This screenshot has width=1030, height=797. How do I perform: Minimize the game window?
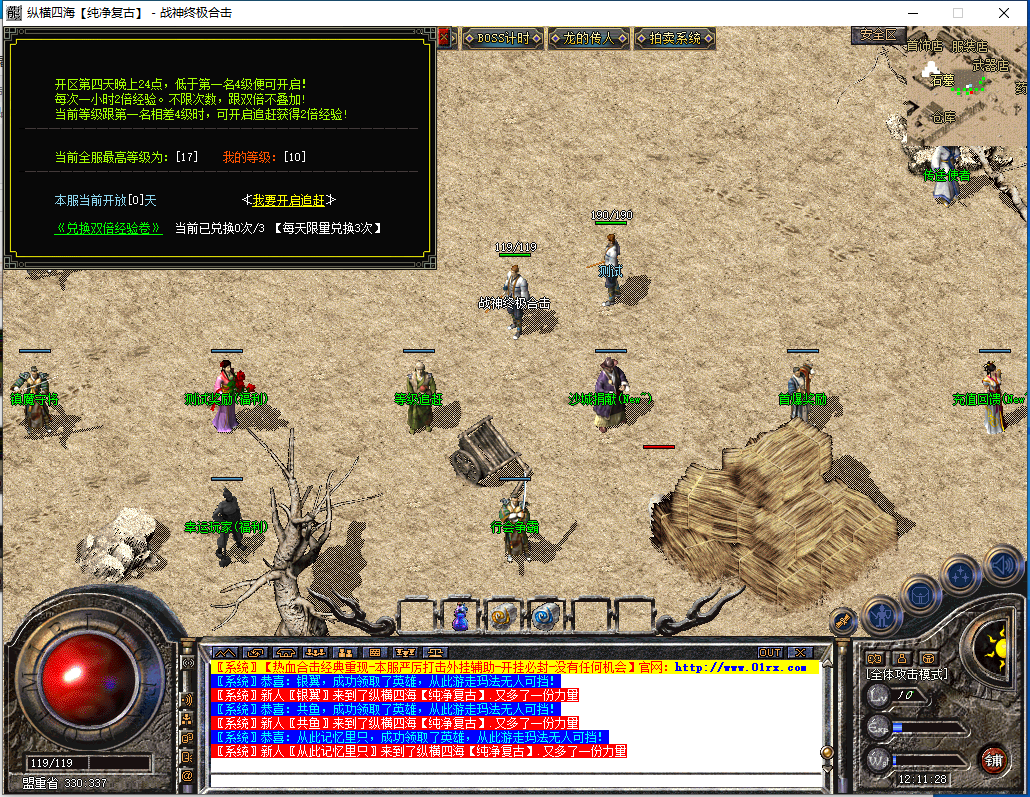coord(912,13)
